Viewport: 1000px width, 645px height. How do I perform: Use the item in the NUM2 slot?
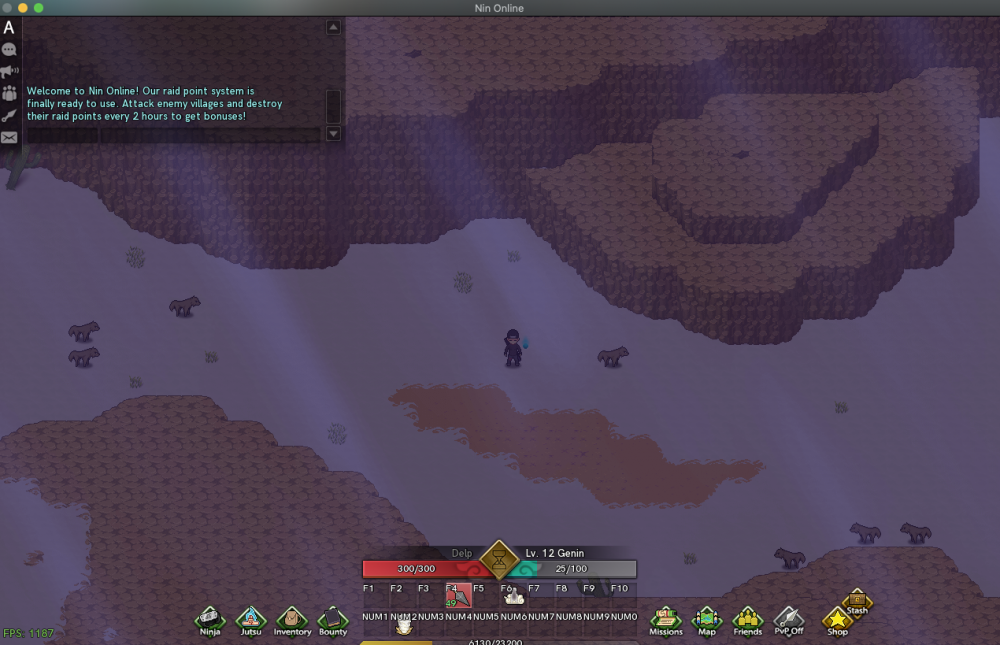[x=404, y=626]
